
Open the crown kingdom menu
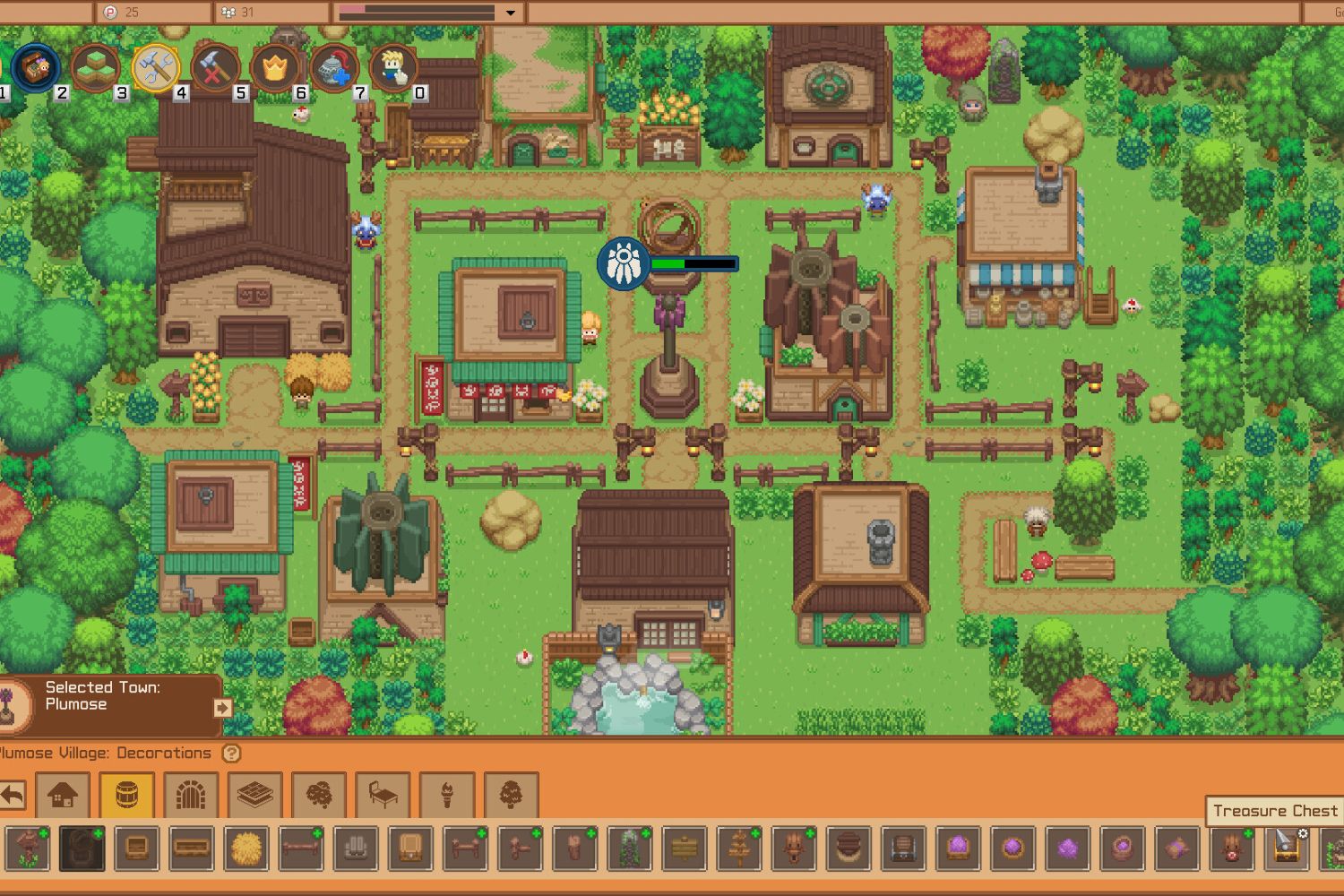[276, 65]
